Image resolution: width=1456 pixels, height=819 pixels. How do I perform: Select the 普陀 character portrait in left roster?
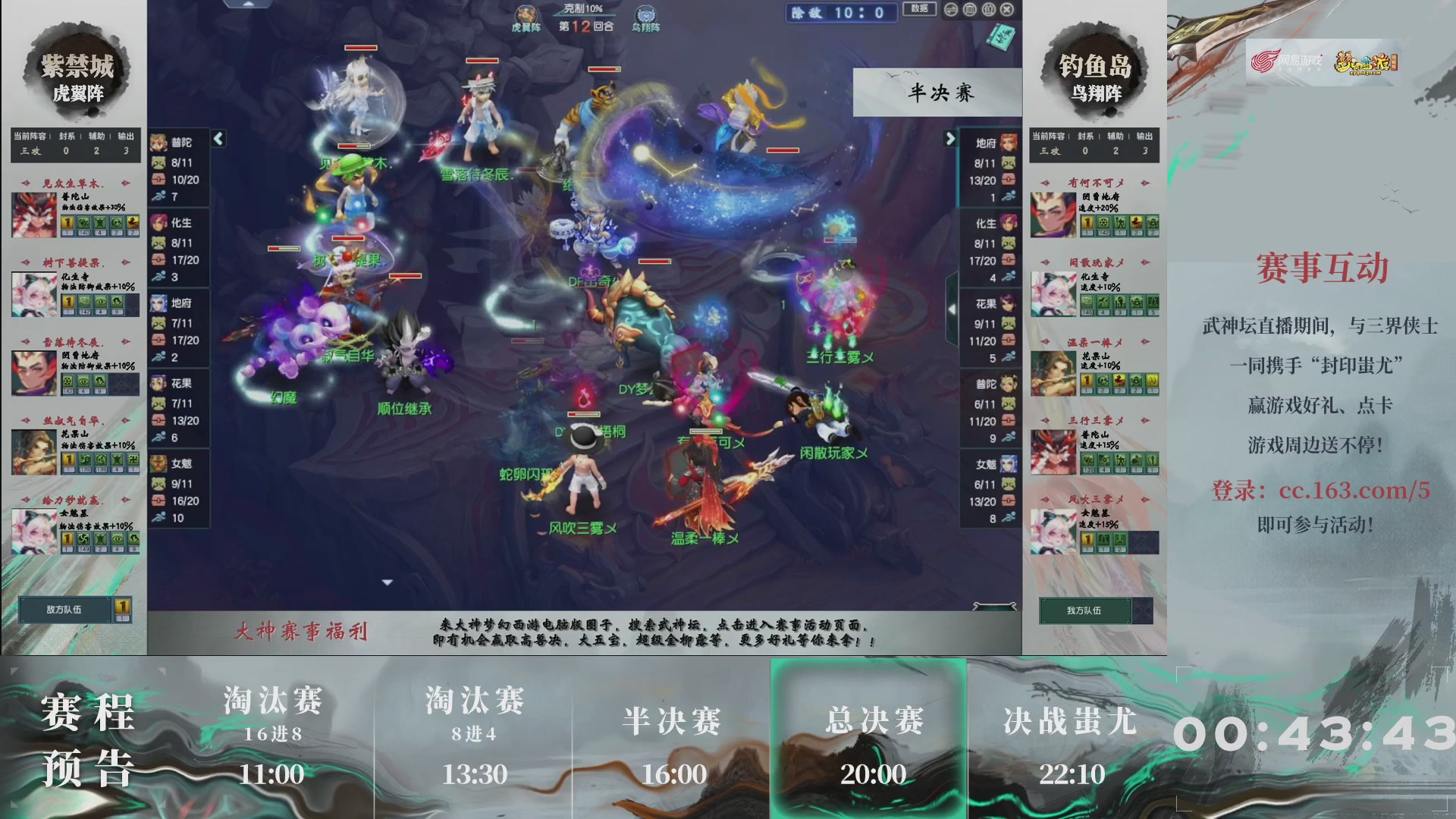[159, 143]
